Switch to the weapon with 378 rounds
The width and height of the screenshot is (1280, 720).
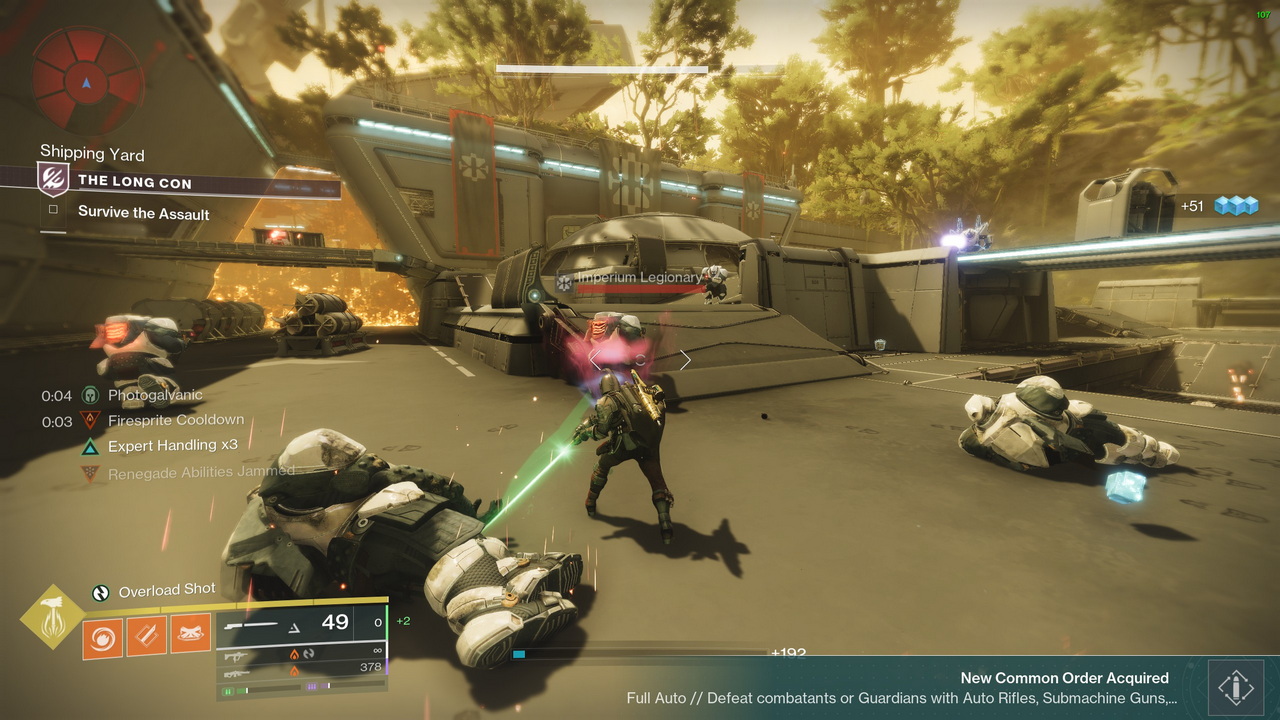300,669
